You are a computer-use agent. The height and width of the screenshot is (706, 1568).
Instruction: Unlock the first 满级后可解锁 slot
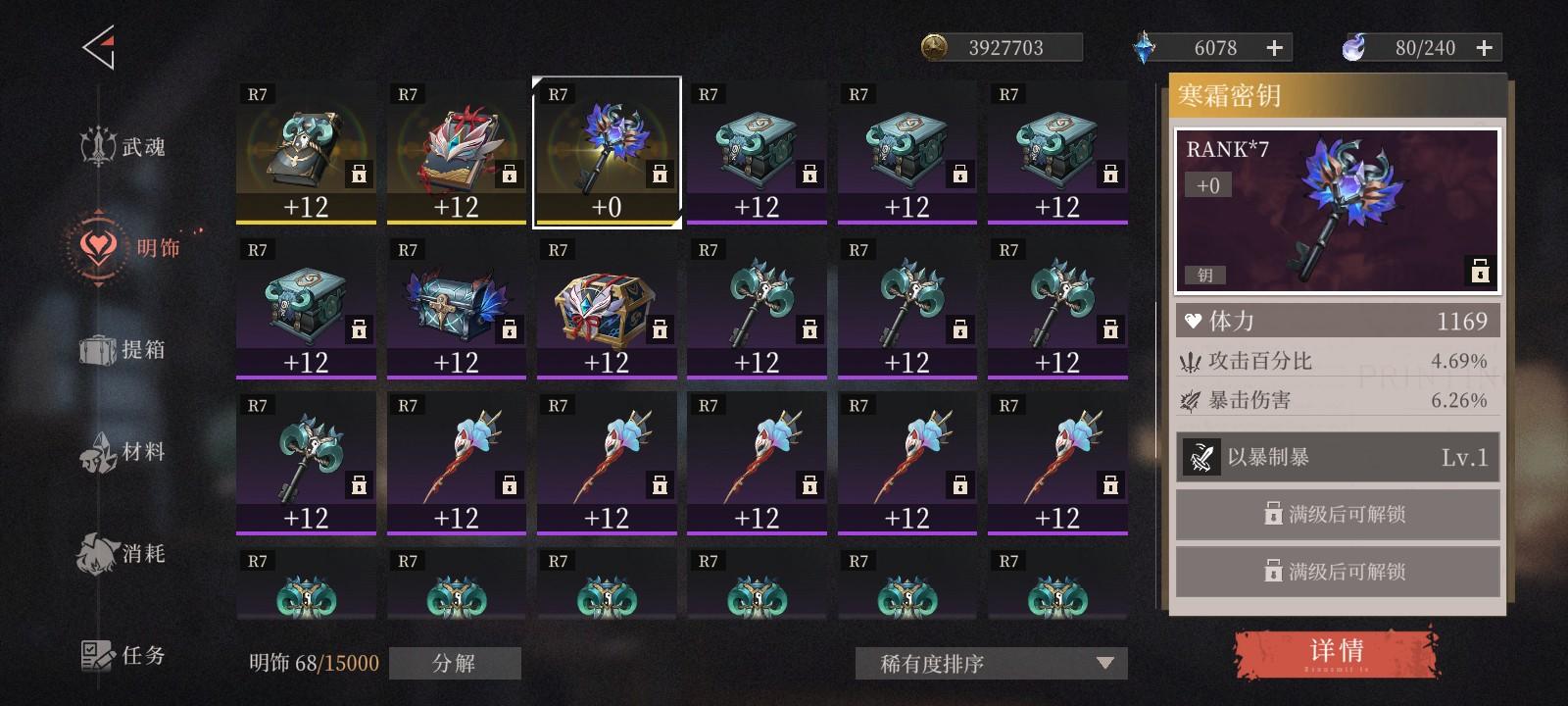[x=1337, y=513]
